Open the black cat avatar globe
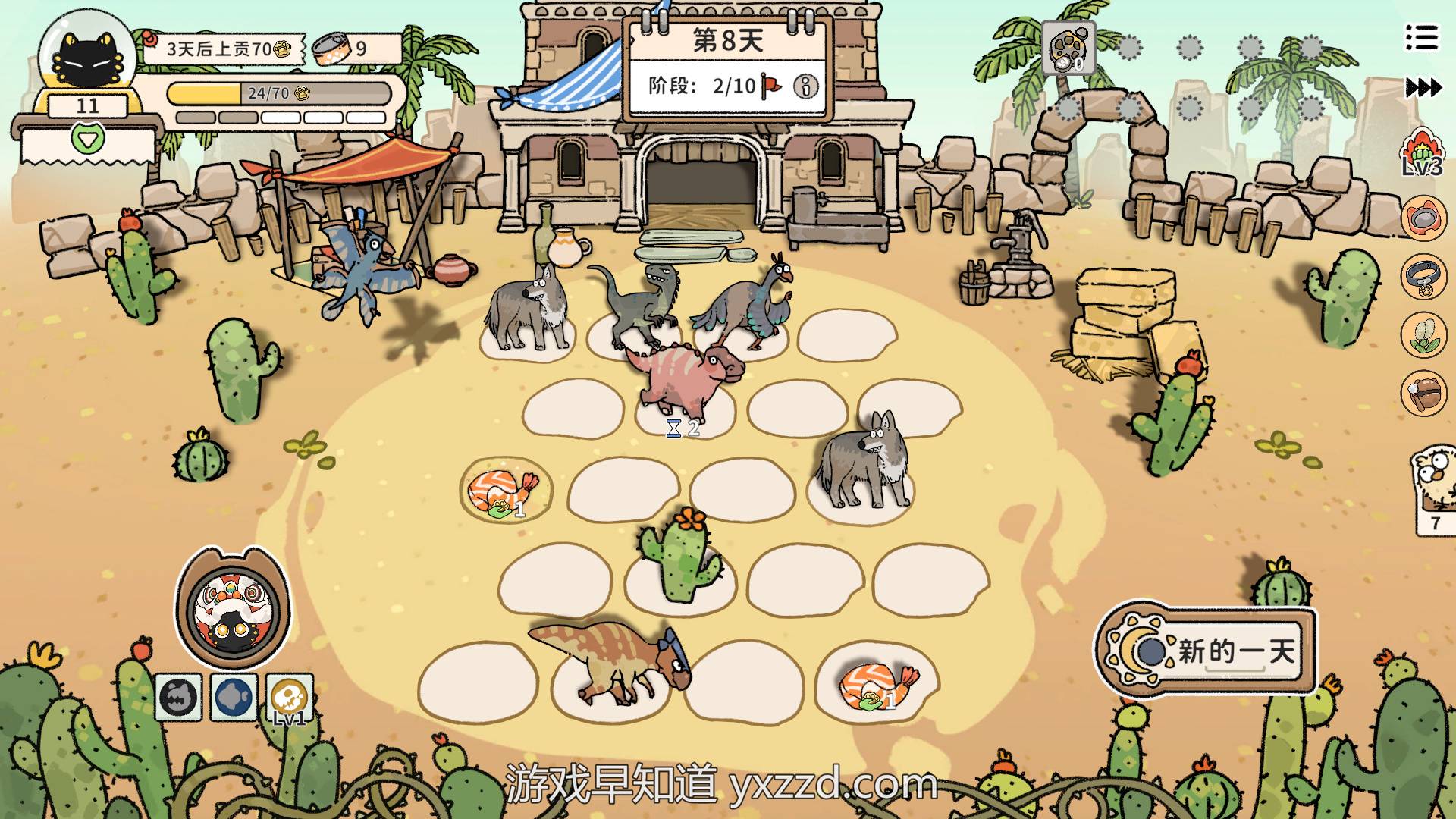 [86, 58]
